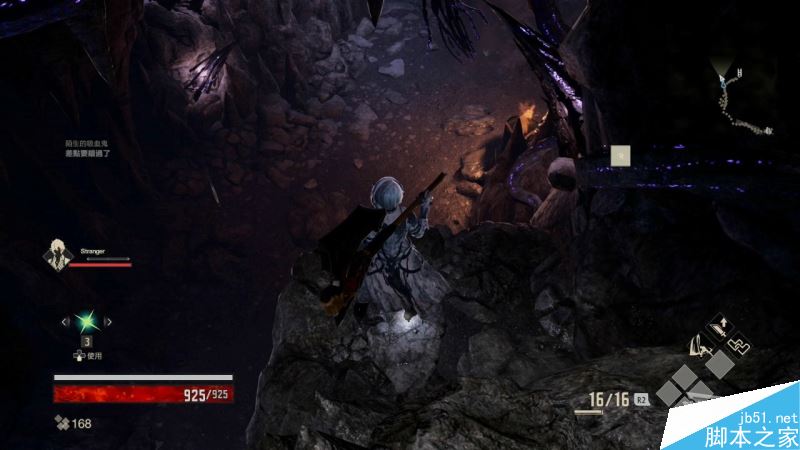Cycle quick item with the left arrow
The width and height of the screenshot is (800, 450).
coord(66,321)
